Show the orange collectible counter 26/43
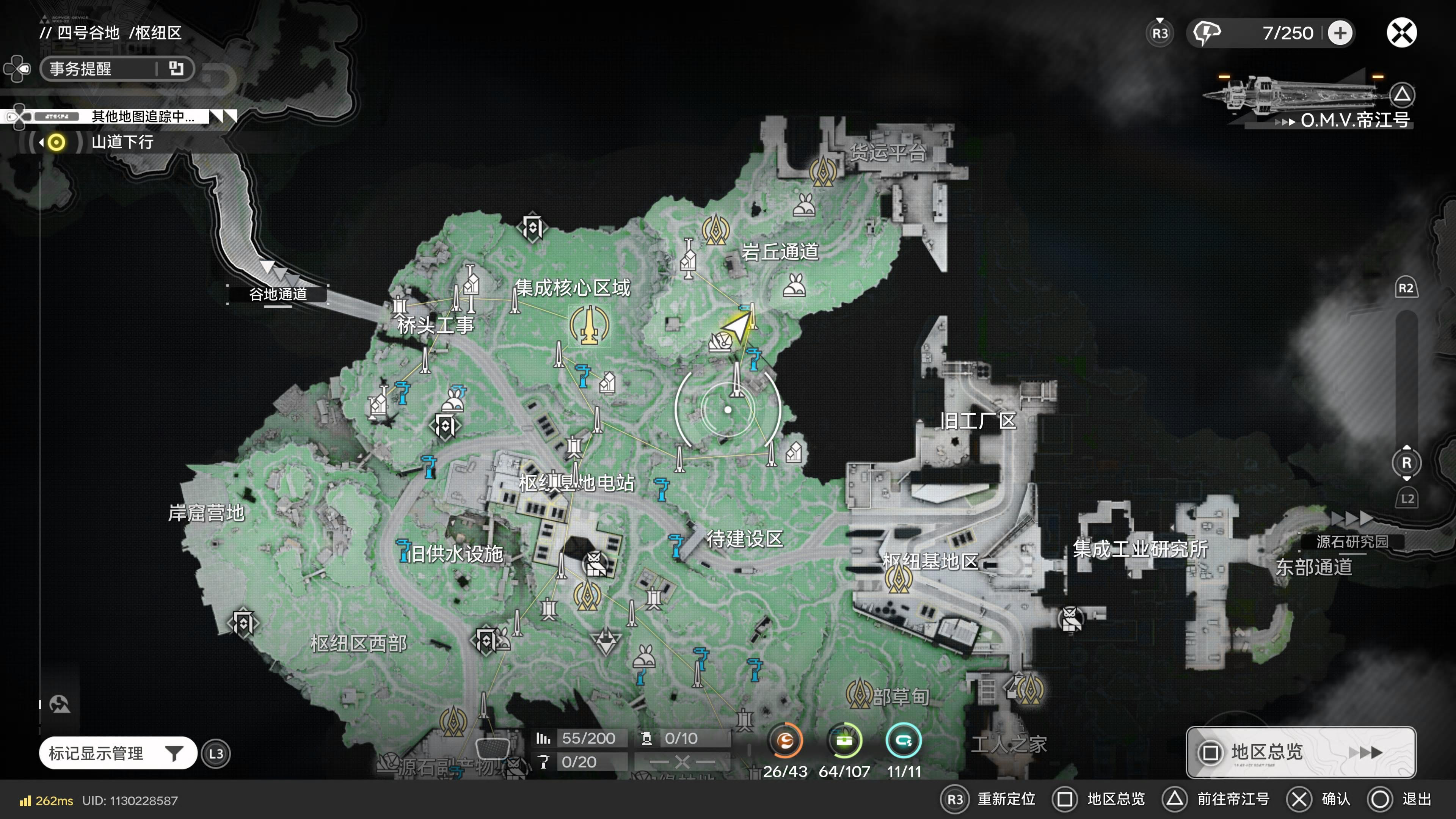The width and height of the screenshot is (1456, 819). [x=785, y=741]
